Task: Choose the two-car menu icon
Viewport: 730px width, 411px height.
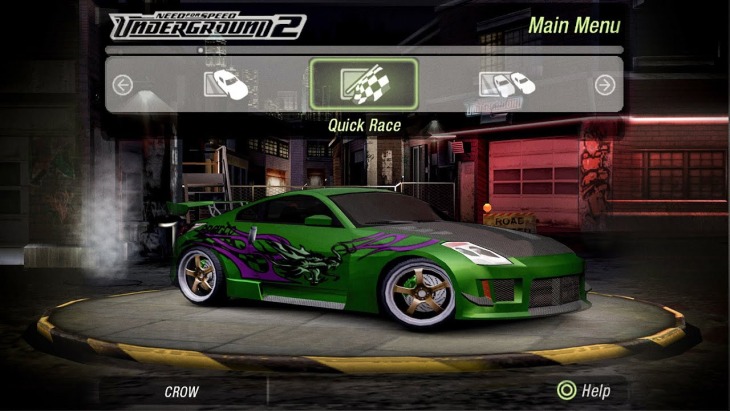Action: click(506, 85)
